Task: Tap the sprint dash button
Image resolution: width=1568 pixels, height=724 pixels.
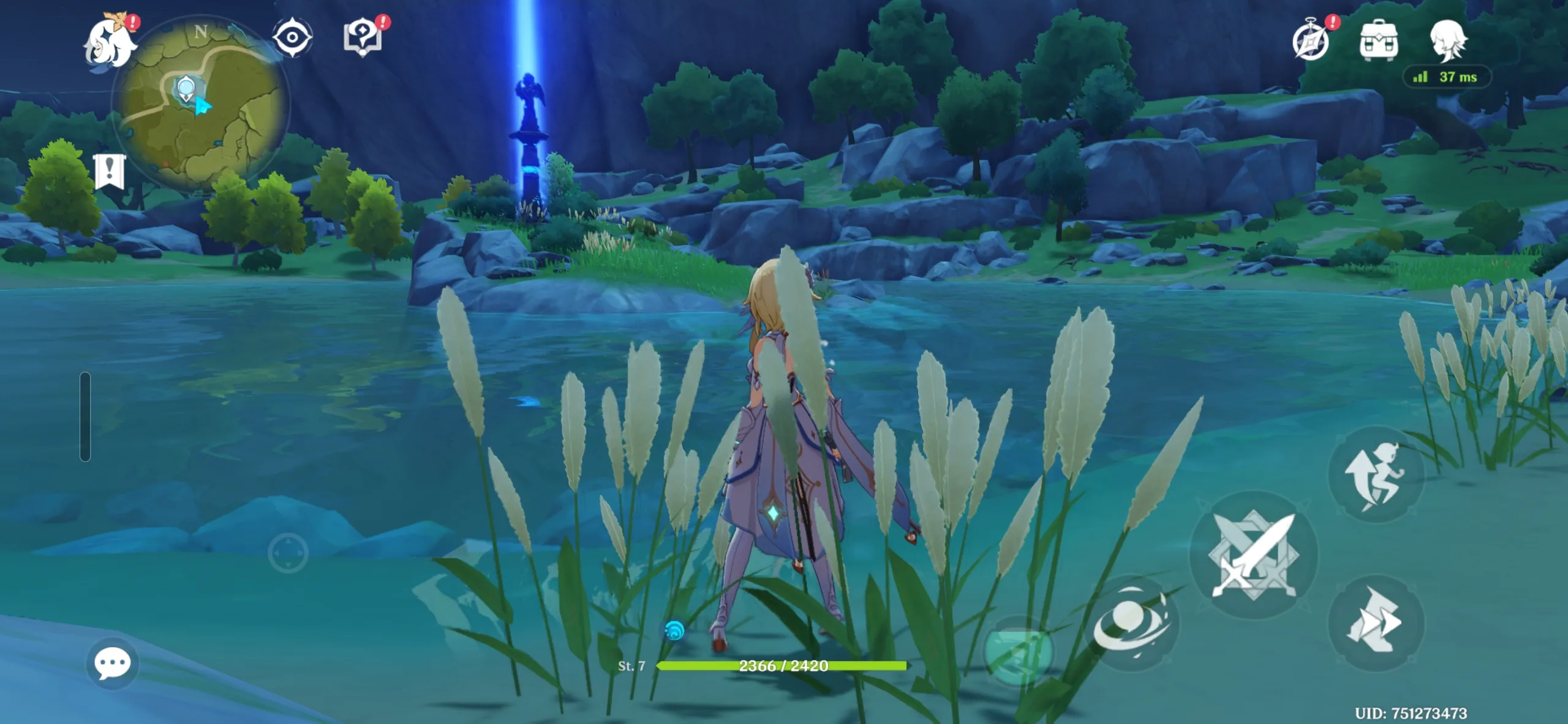Action: (1375, 622)
